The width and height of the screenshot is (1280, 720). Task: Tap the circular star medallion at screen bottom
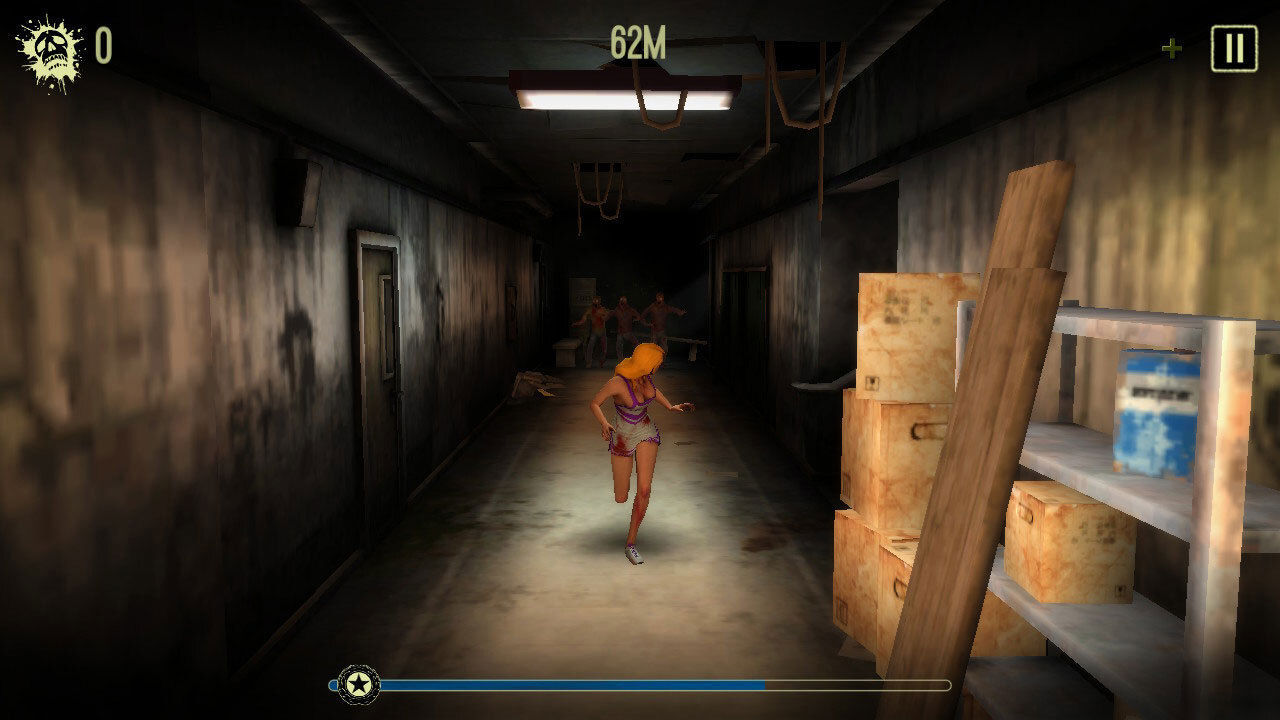point(356,683)
